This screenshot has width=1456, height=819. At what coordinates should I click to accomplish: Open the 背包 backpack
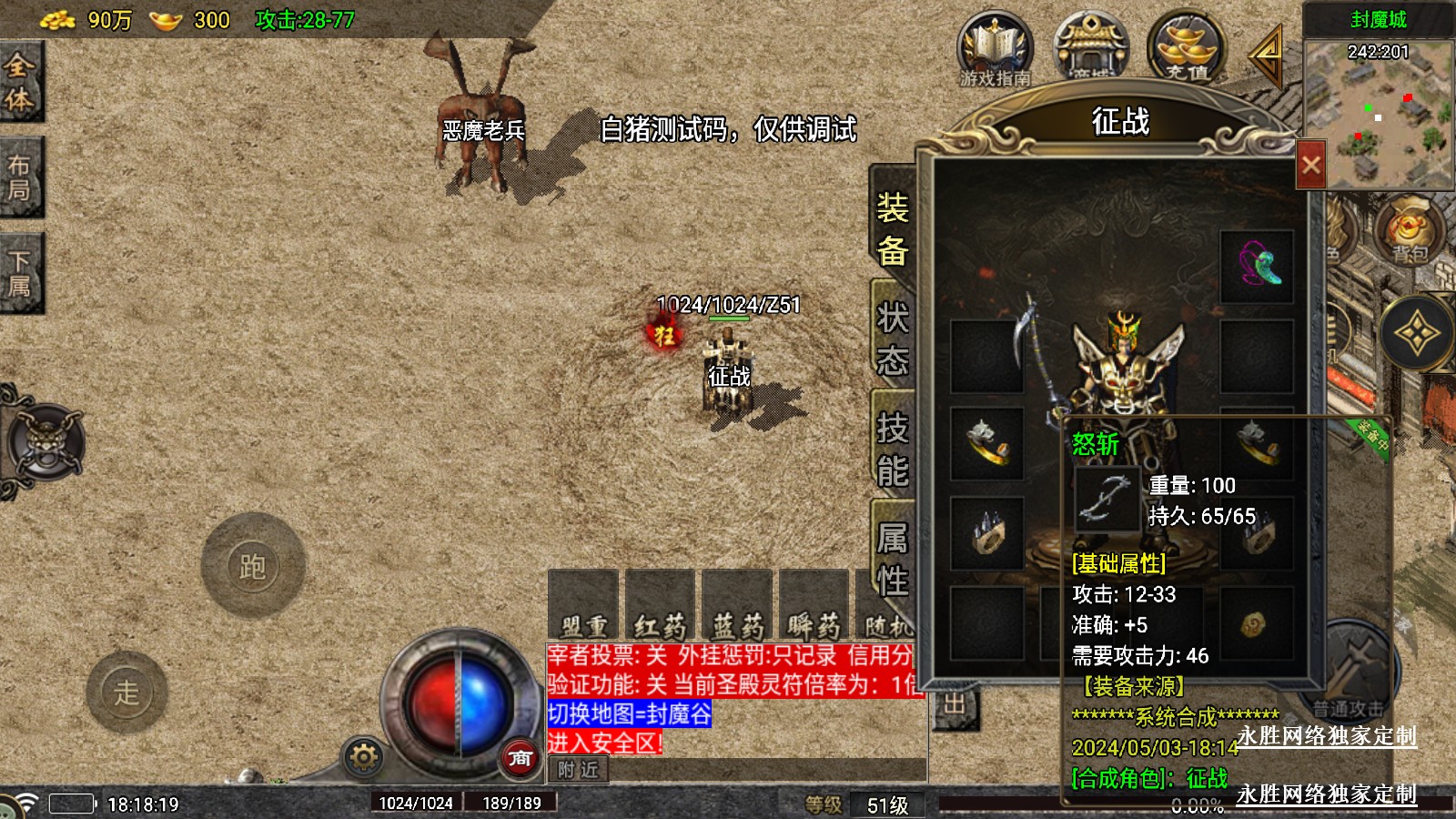click(x=1410, y=232)
